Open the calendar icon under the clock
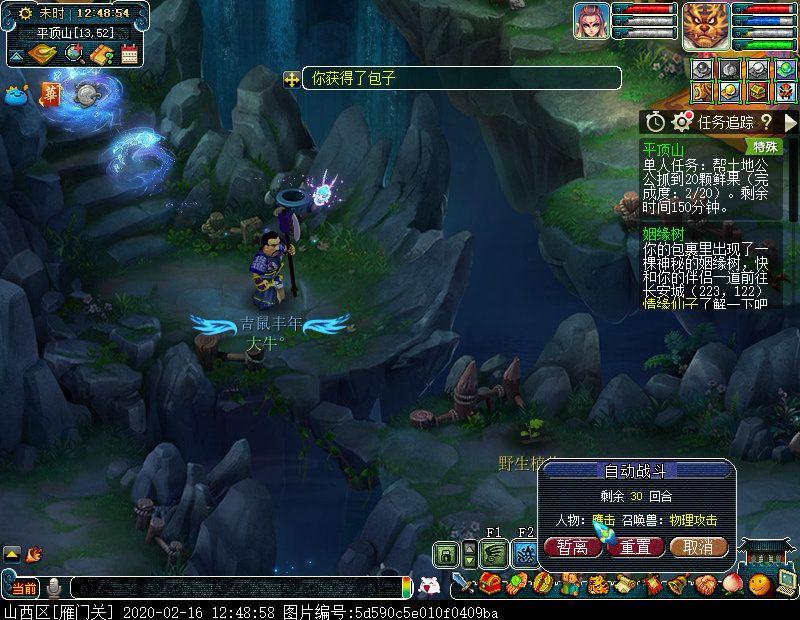The width and height of the screenshot is (800, 620). pos(129,54)
